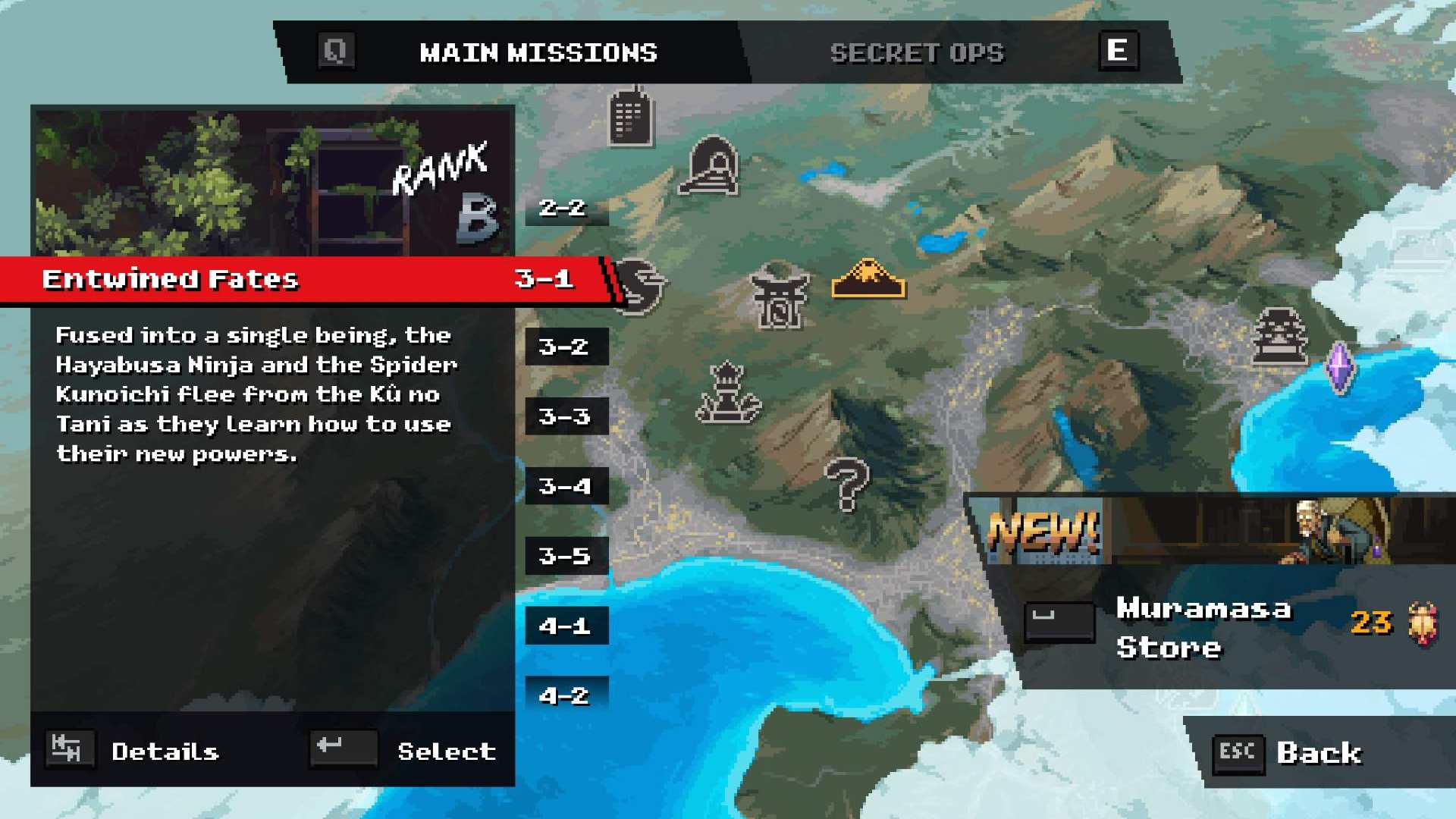Select the skyscraper building map marker
Image resolution: width=1456 pixels, height=819 pixels.
point(630,117)
